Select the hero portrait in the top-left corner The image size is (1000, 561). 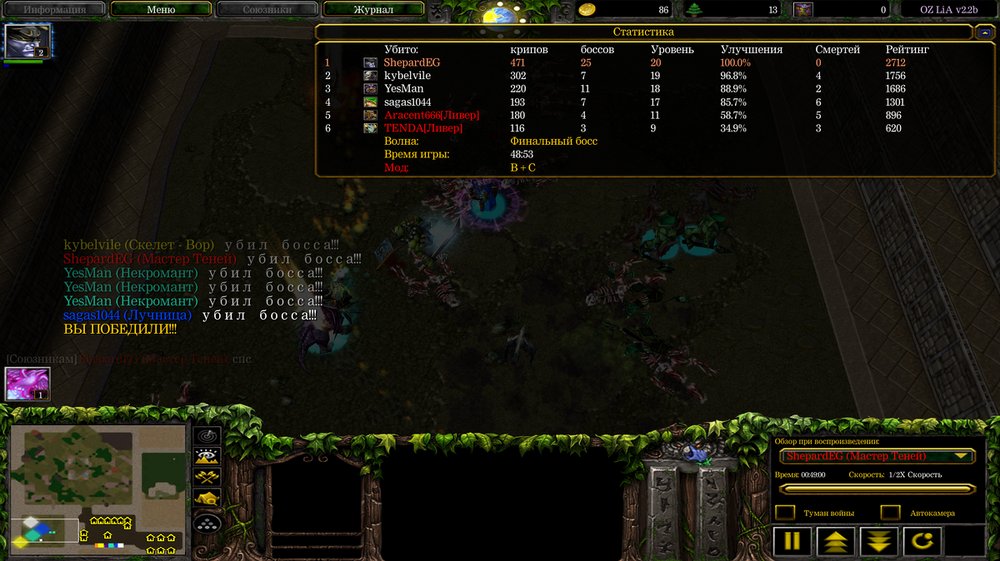pos(27,42)
